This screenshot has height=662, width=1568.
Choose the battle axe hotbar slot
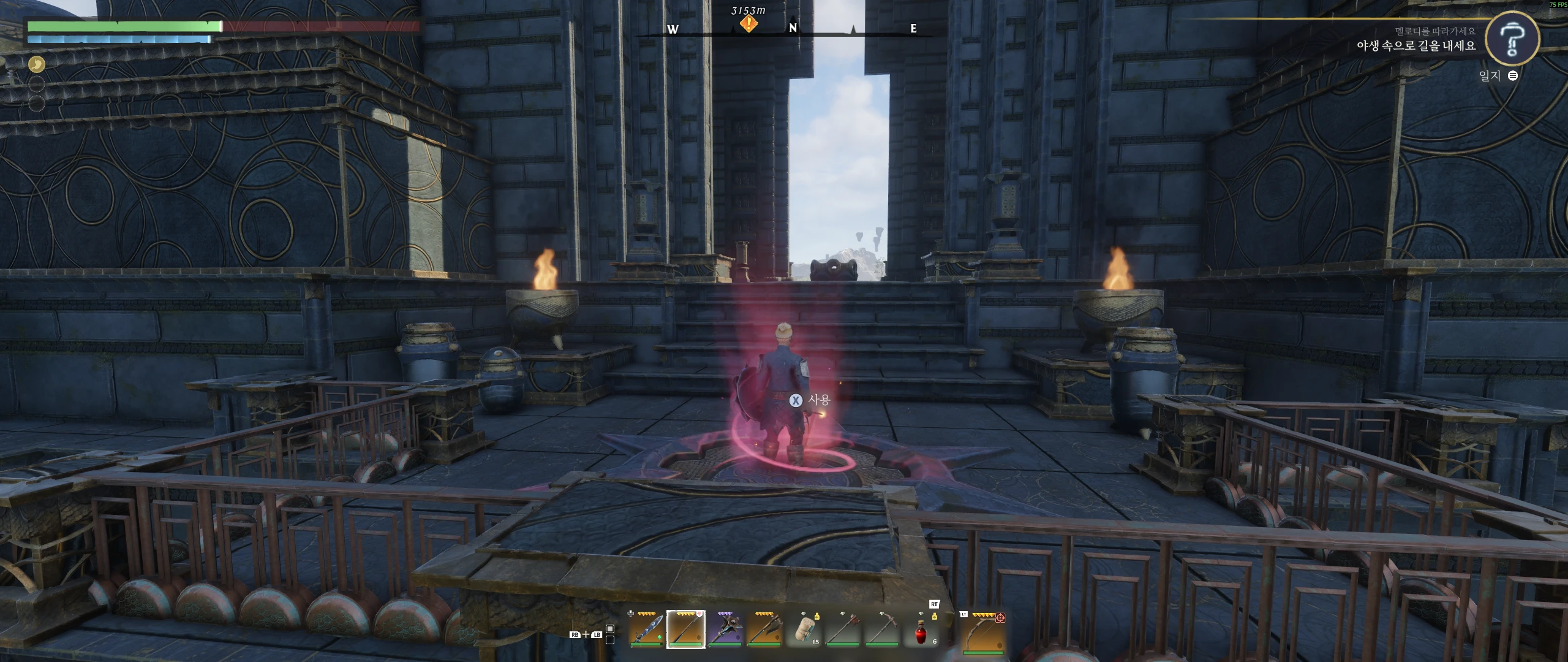click(764, 630)
